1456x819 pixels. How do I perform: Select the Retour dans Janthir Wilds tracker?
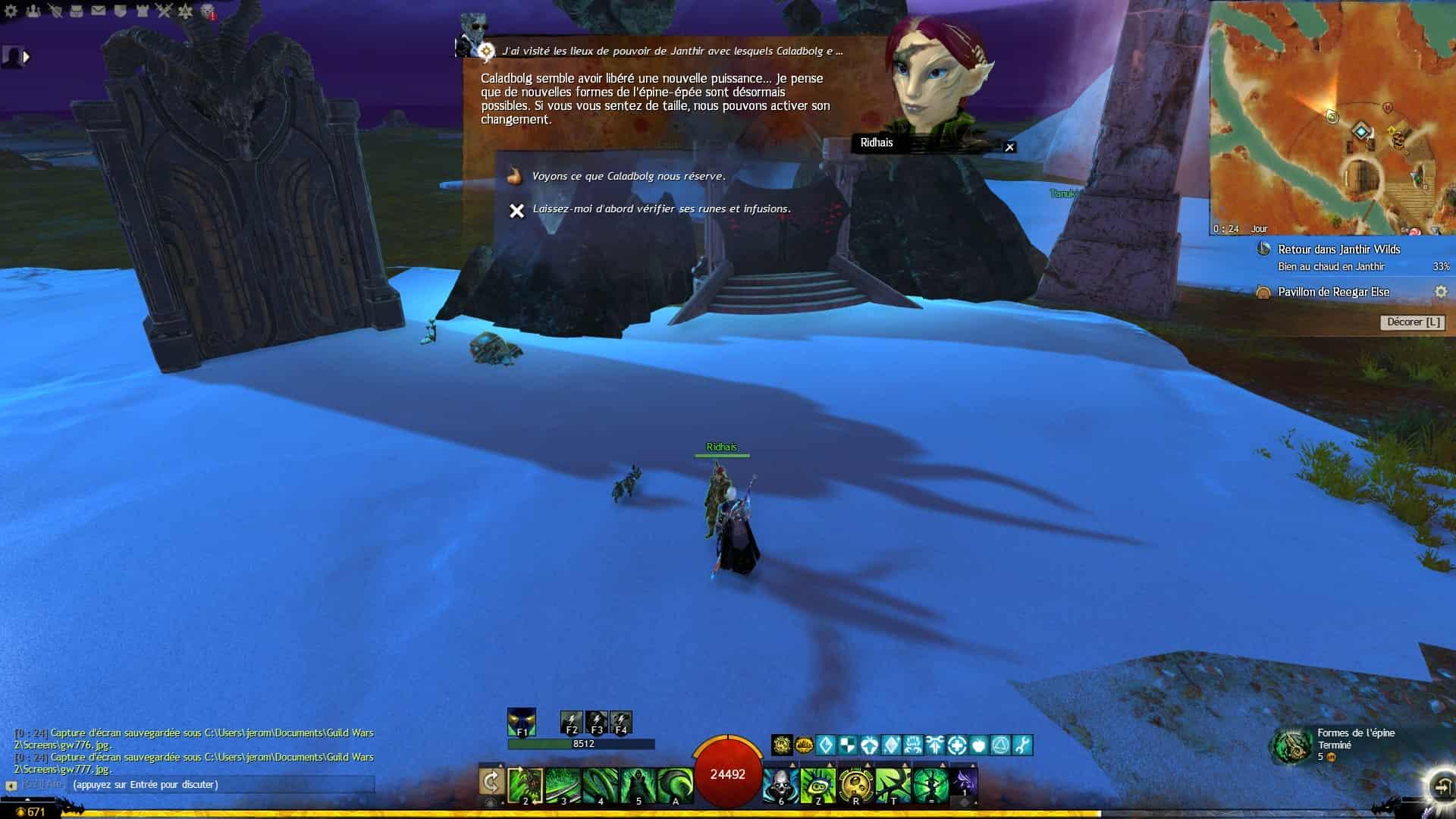(x=1338, y=249)
